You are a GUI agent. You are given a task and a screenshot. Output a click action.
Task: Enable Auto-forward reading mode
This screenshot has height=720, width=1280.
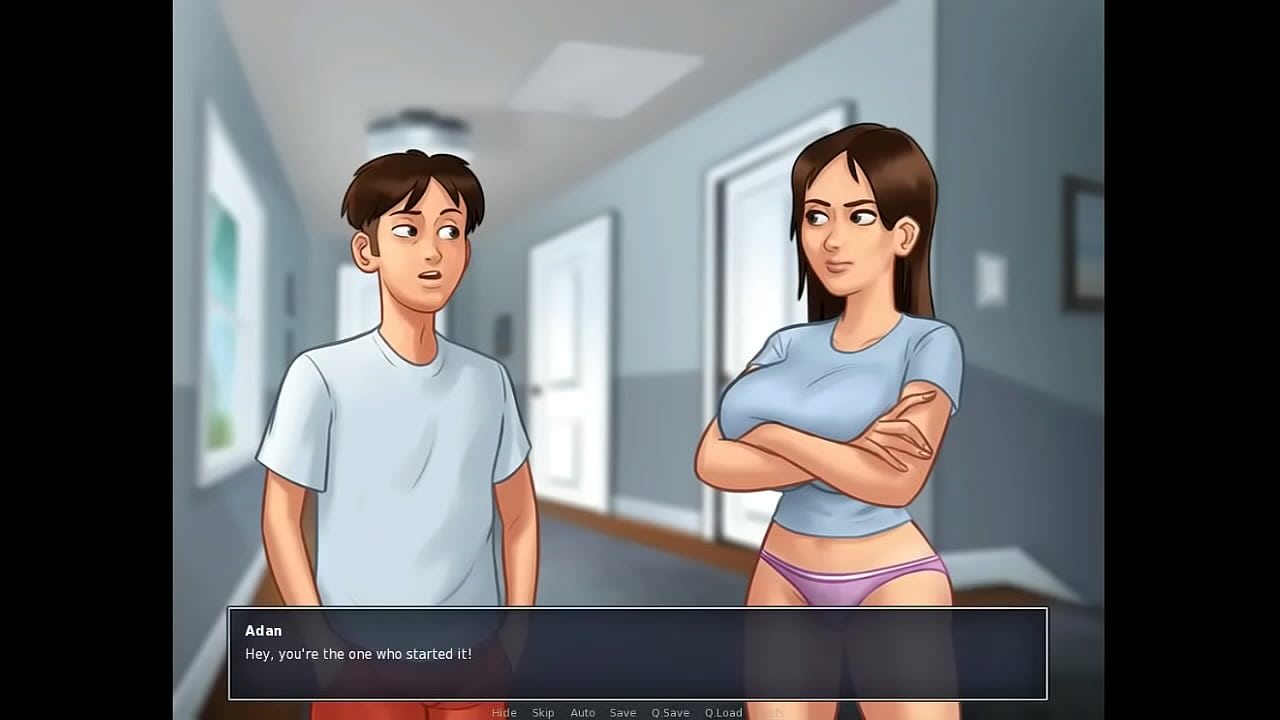click(583, 712)
